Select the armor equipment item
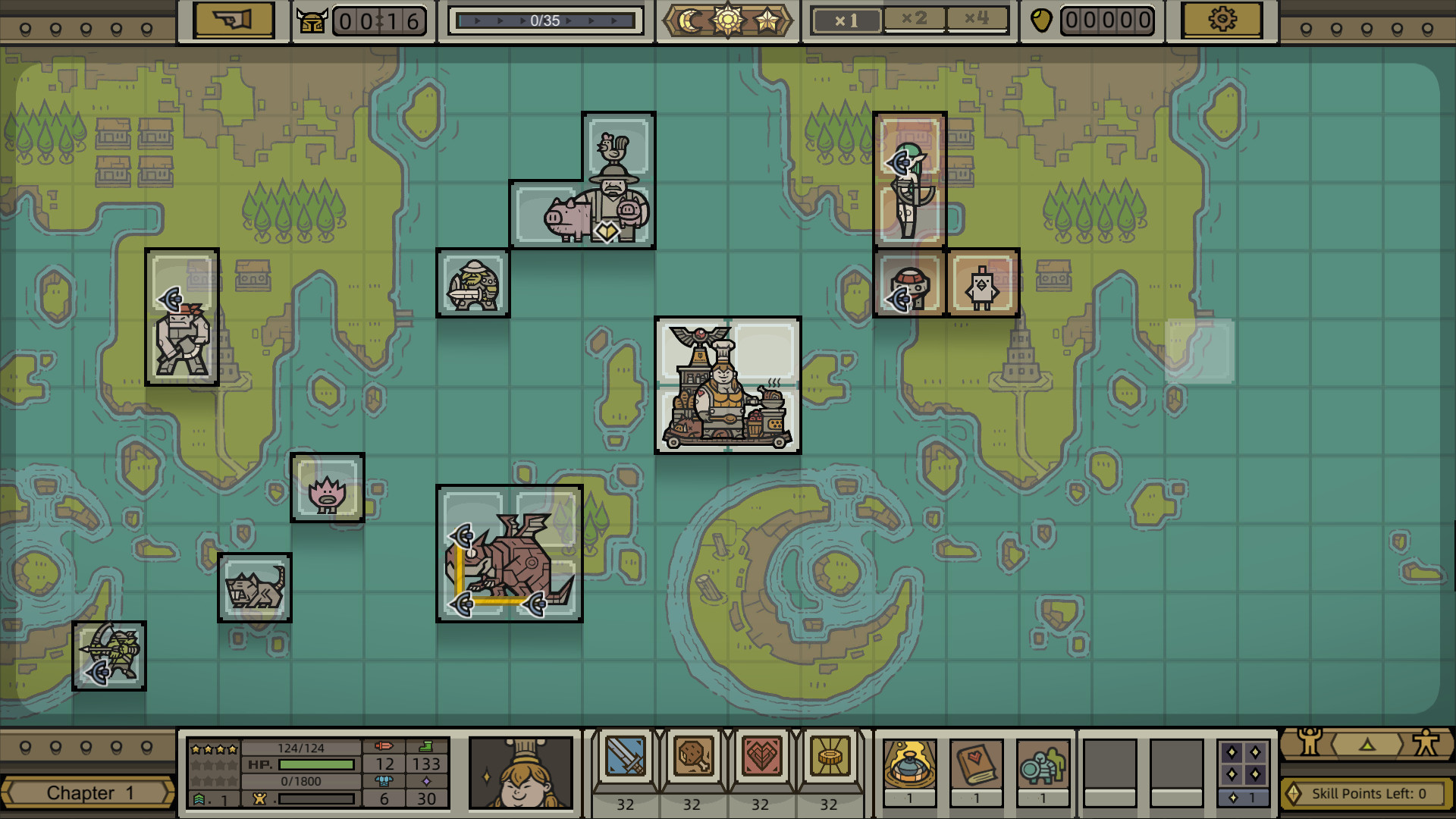 (x=1044, y=768)
